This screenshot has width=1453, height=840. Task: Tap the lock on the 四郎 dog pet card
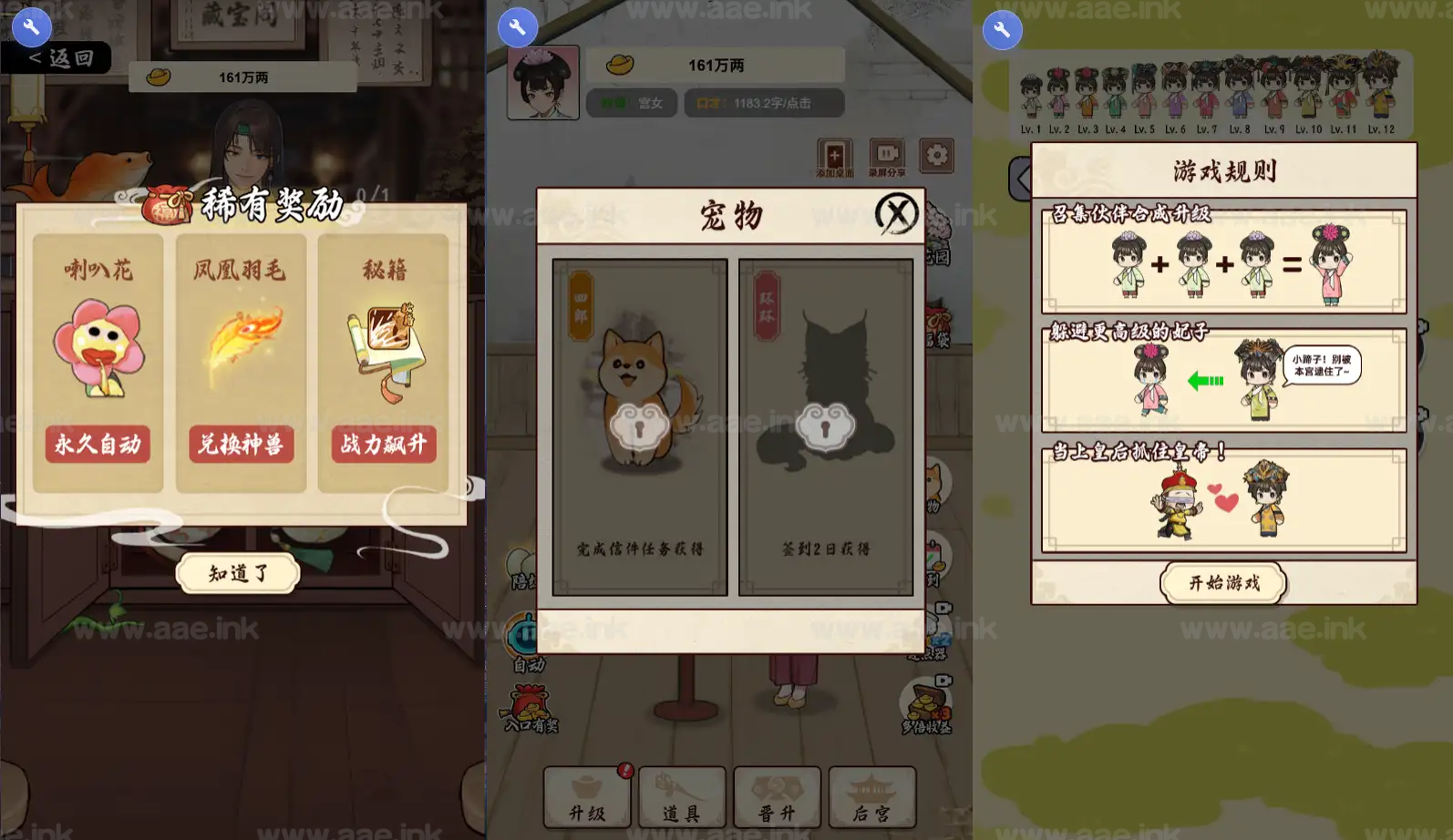click(641, 425)
